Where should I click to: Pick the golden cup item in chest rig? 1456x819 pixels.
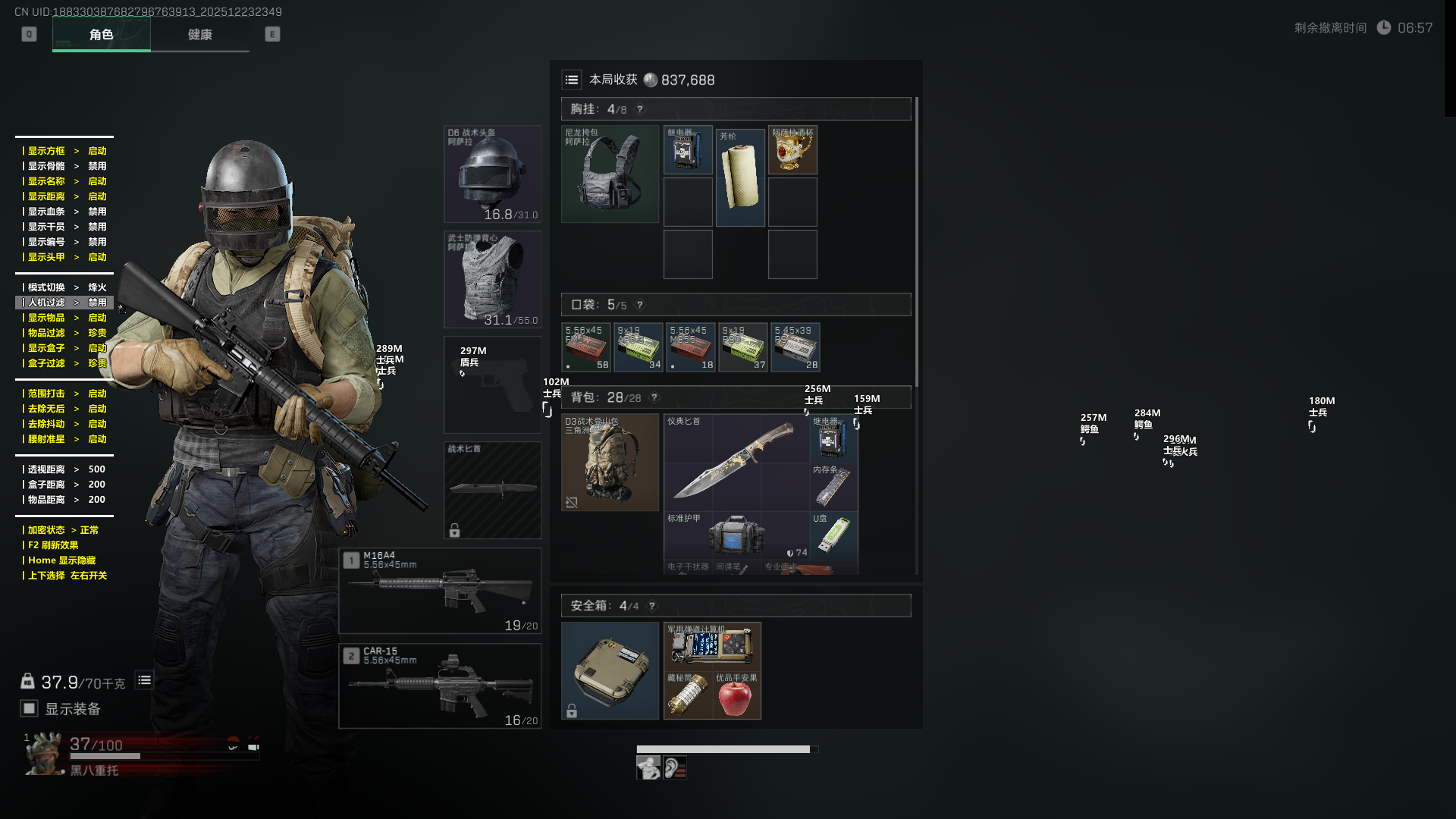coord(792,150)
